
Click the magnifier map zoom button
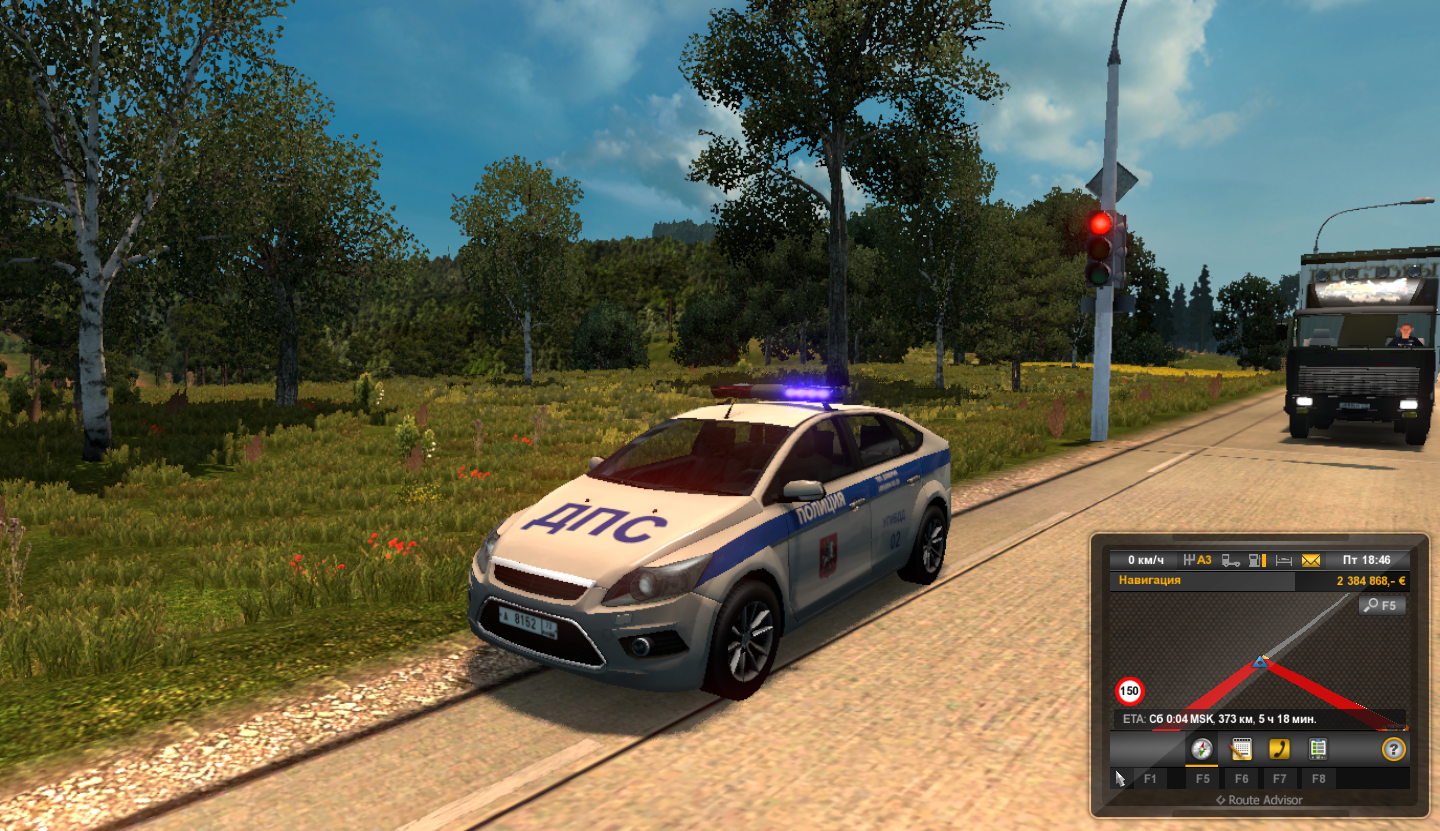[x=1382, y=605]
